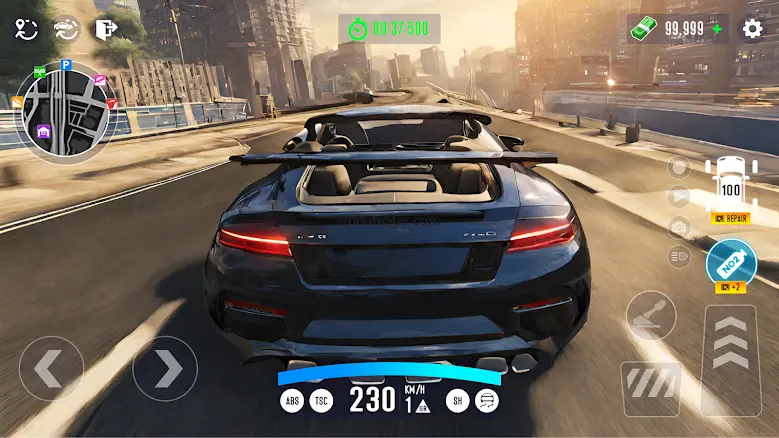Exit the vehicle with the door icon
This screenshot has height=438, width=779.
[x=105, y=29]
